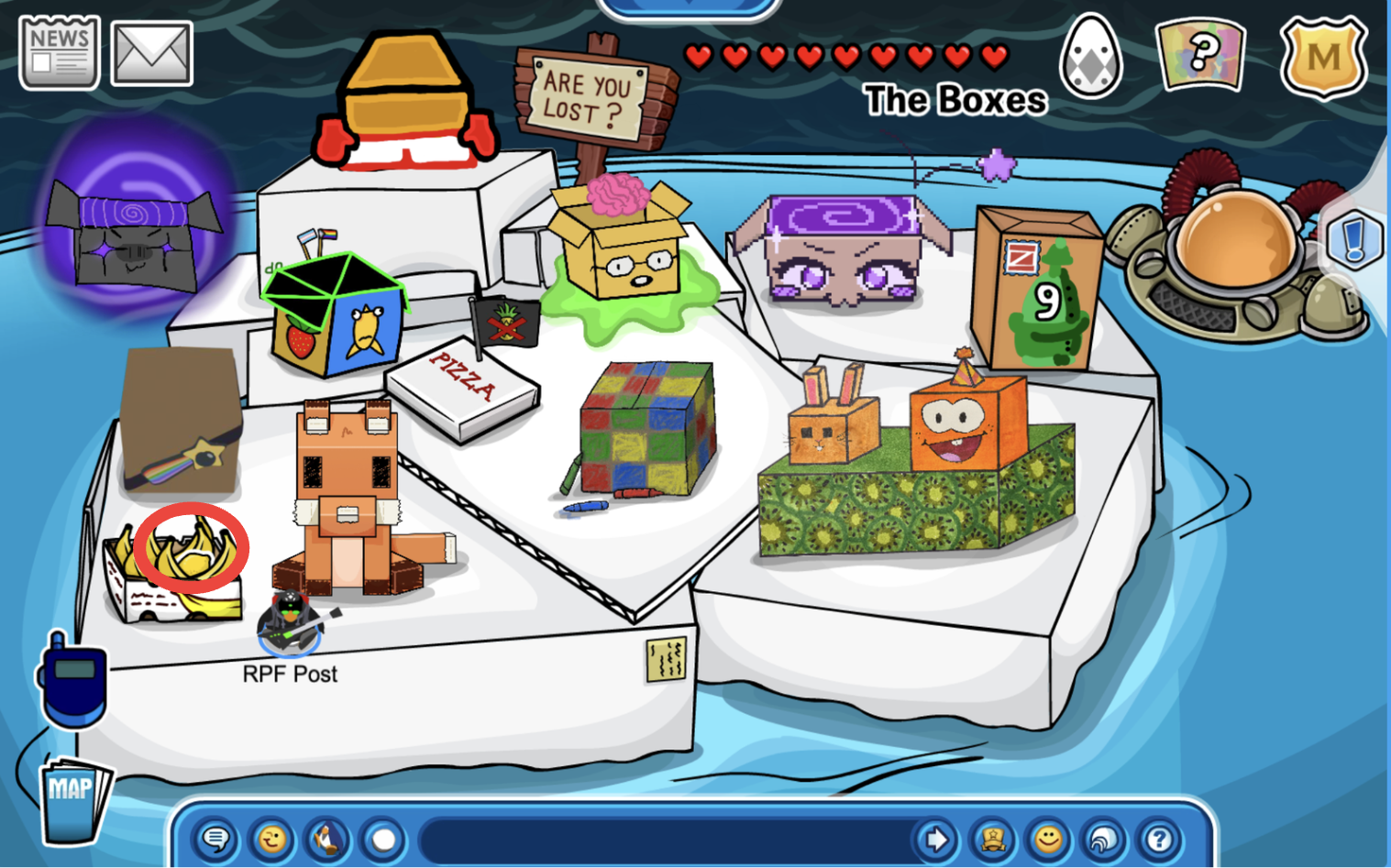The height and width of the screenshot is (868, 1391).
Task: Select the snowball throw button
Action: click(383, 839)
